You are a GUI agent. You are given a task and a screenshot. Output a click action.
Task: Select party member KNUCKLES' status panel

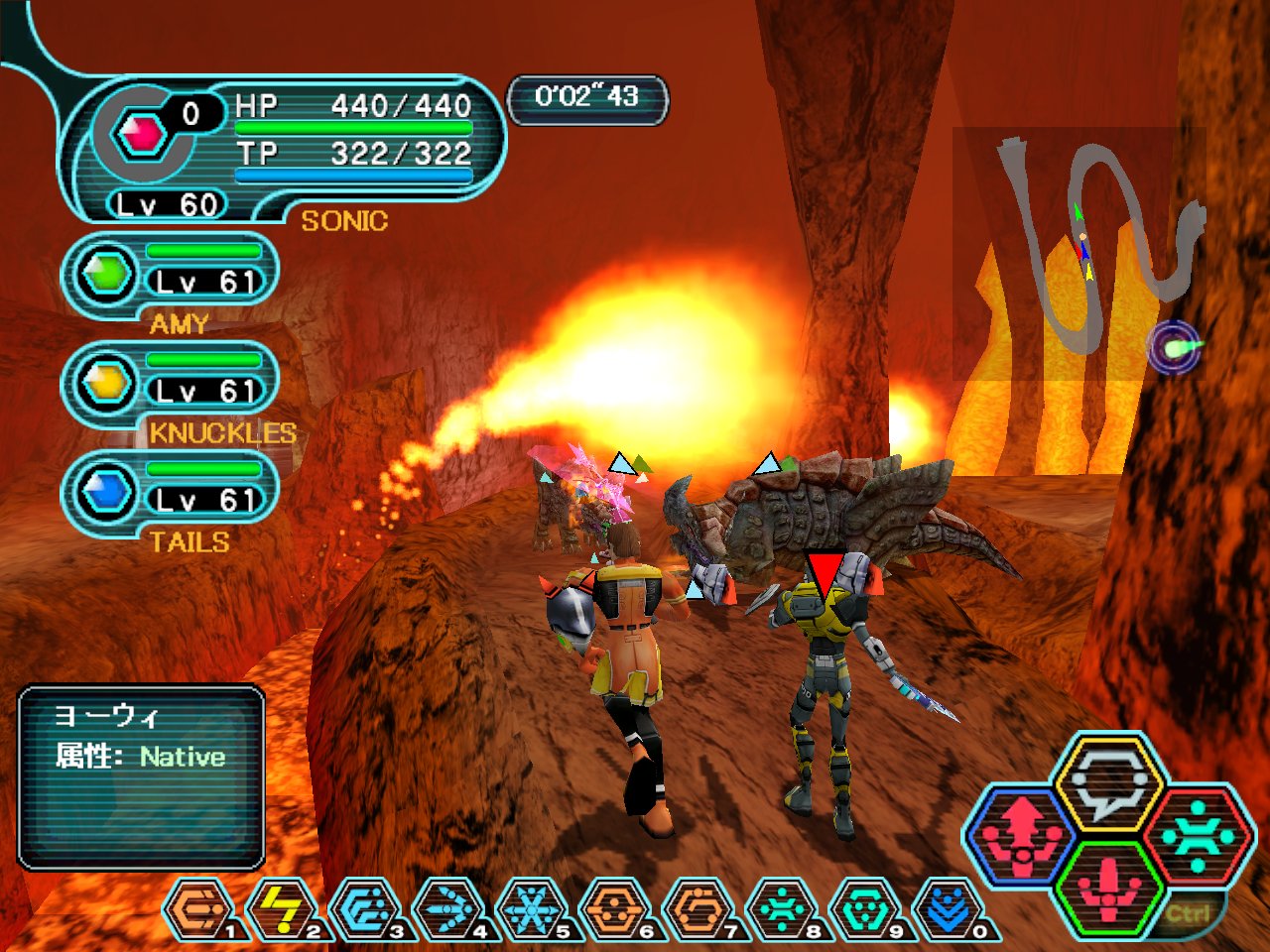169,385
